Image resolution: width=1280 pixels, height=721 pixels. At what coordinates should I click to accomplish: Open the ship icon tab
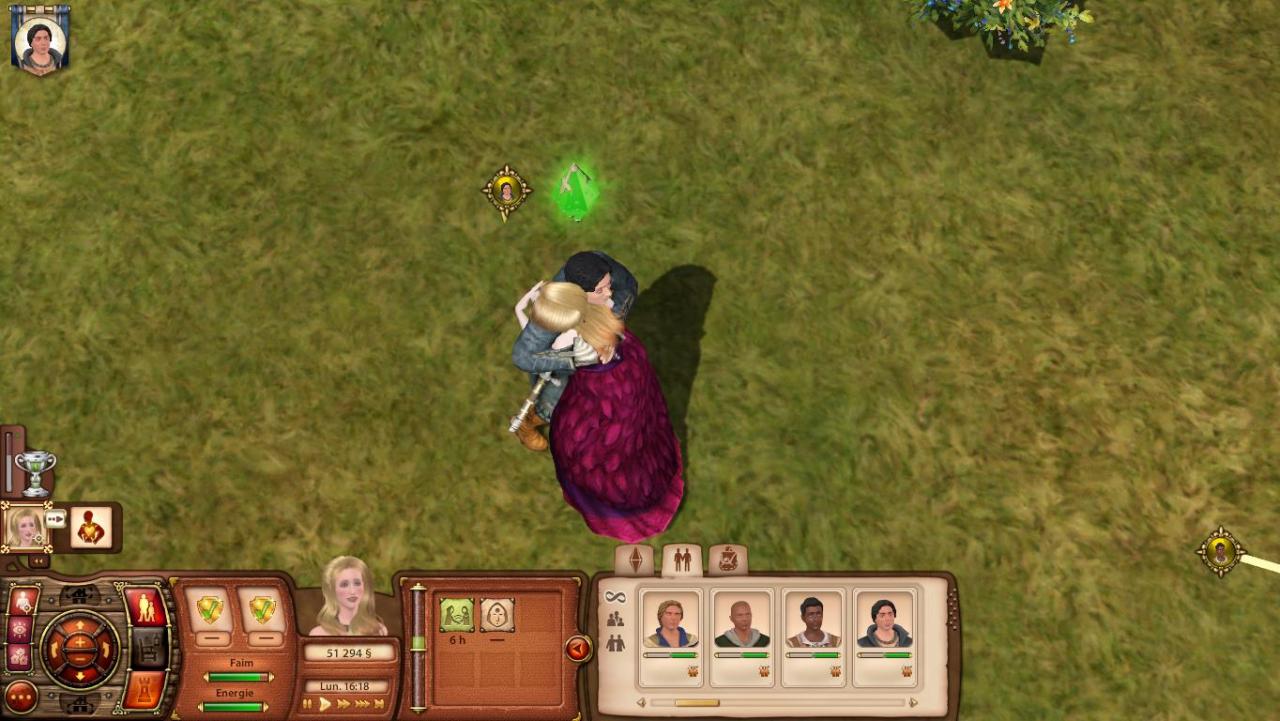[x=728, y=560]
